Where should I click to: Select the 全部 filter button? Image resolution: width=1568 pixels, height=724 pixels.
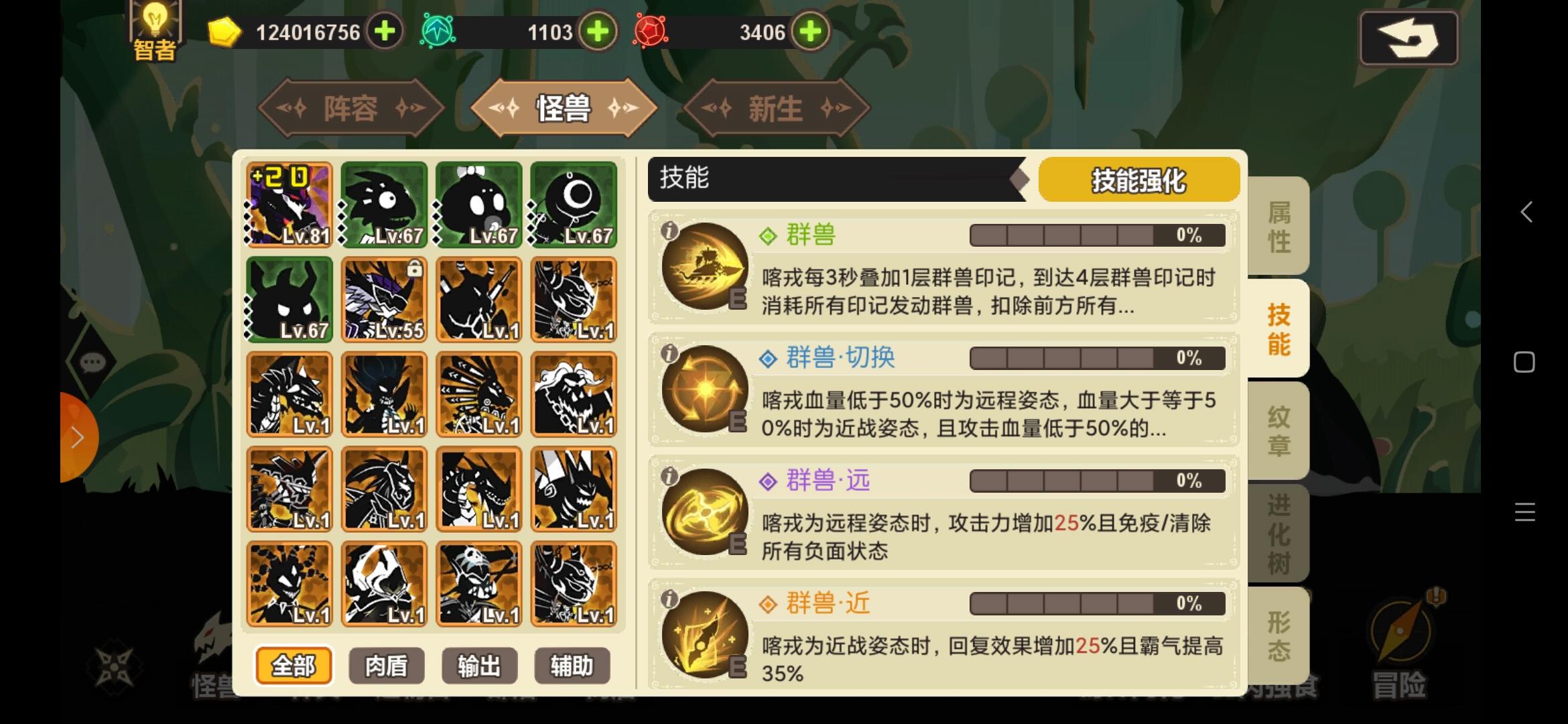click(293, 665)
